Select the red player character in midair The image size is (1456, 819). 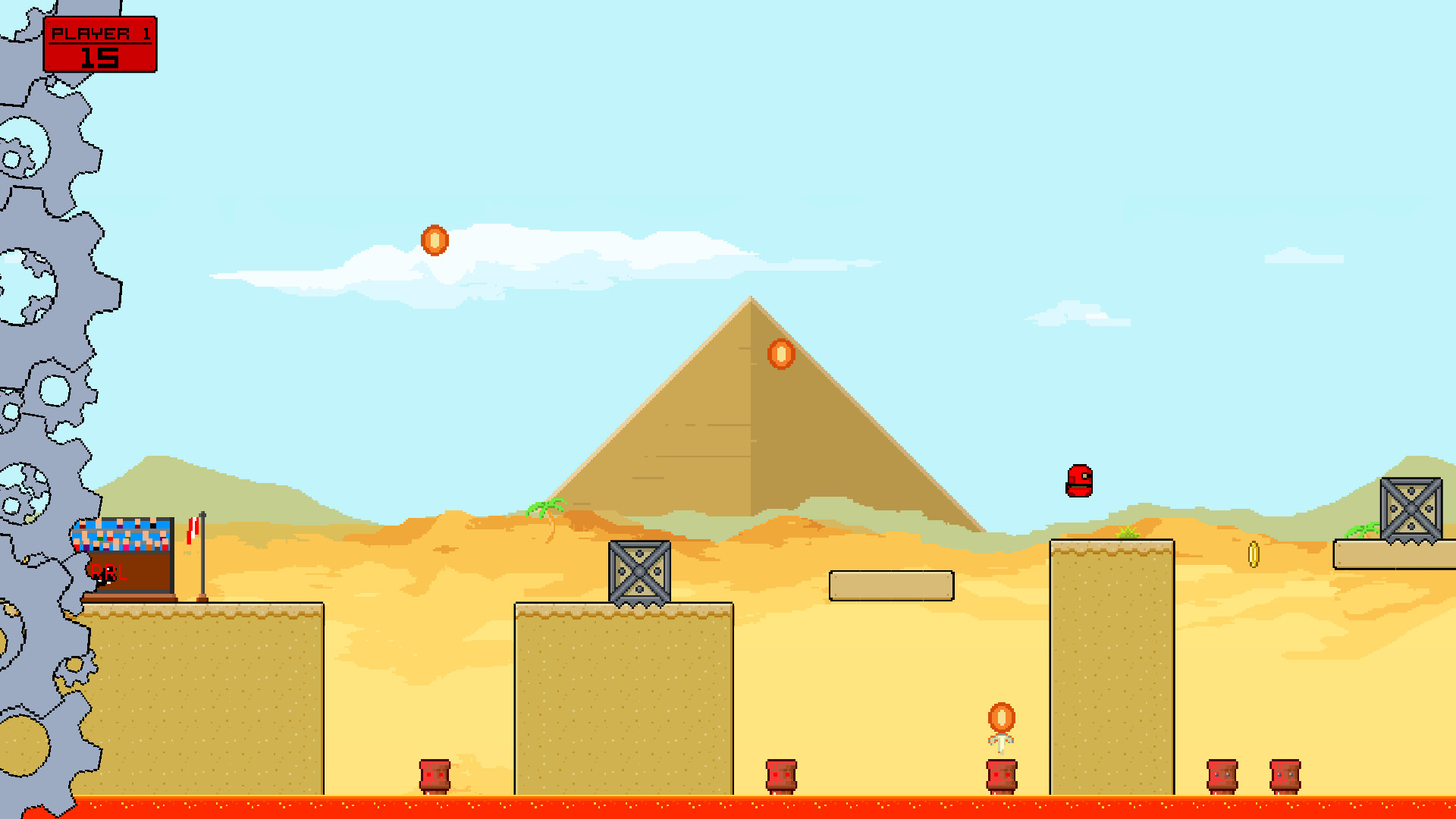(x=1080, y=481)
